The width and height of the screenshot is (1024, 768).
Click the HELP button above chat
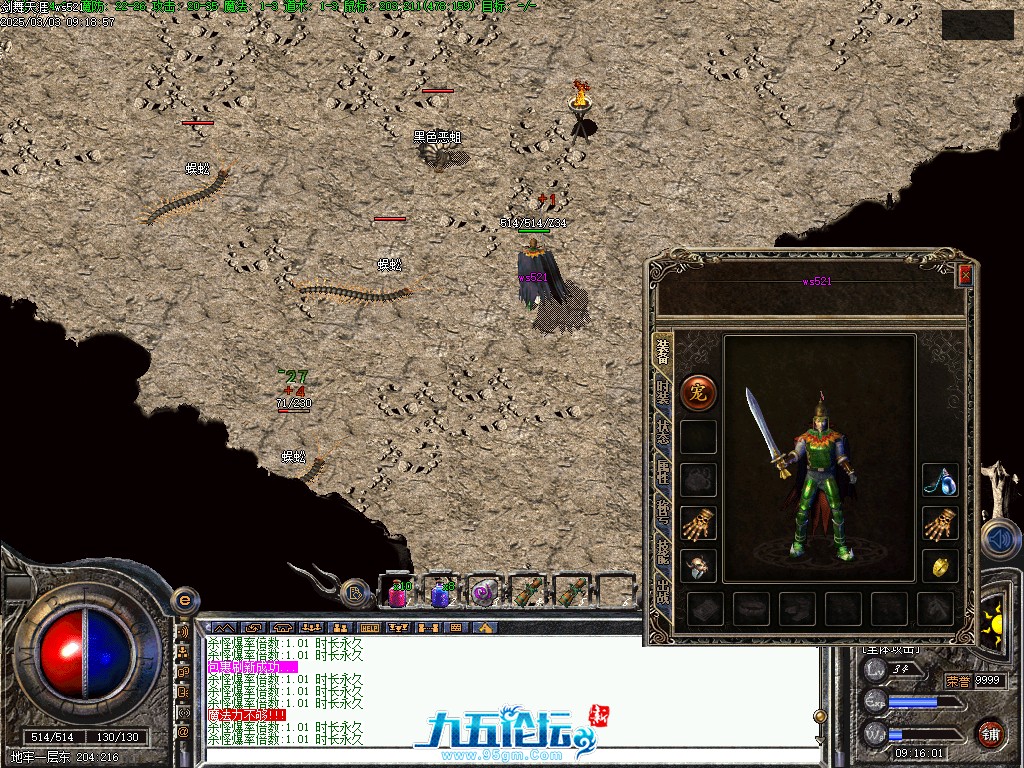370,628
